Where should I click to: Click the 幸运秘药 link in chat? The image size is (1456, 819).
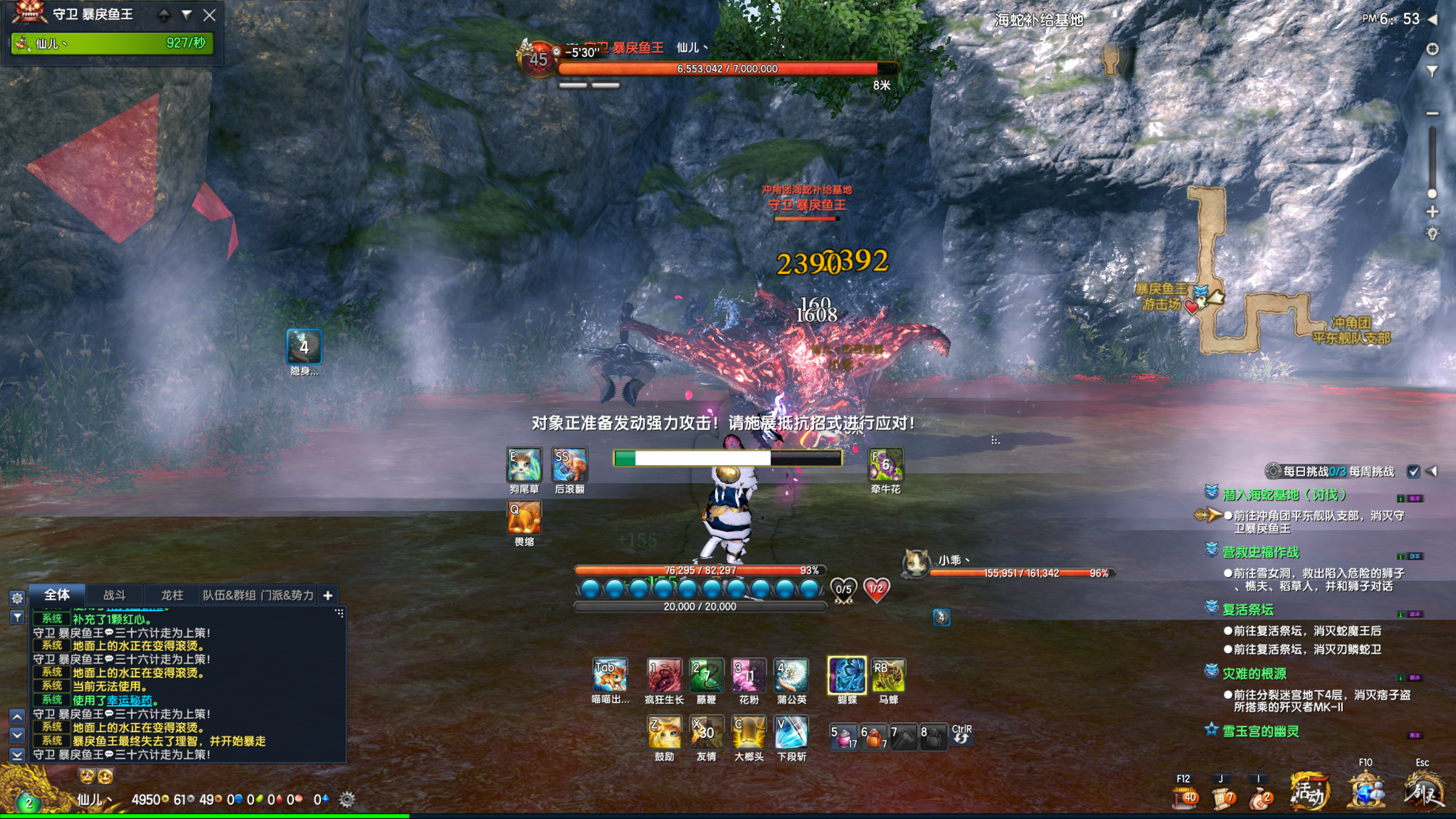click(129, 700)
